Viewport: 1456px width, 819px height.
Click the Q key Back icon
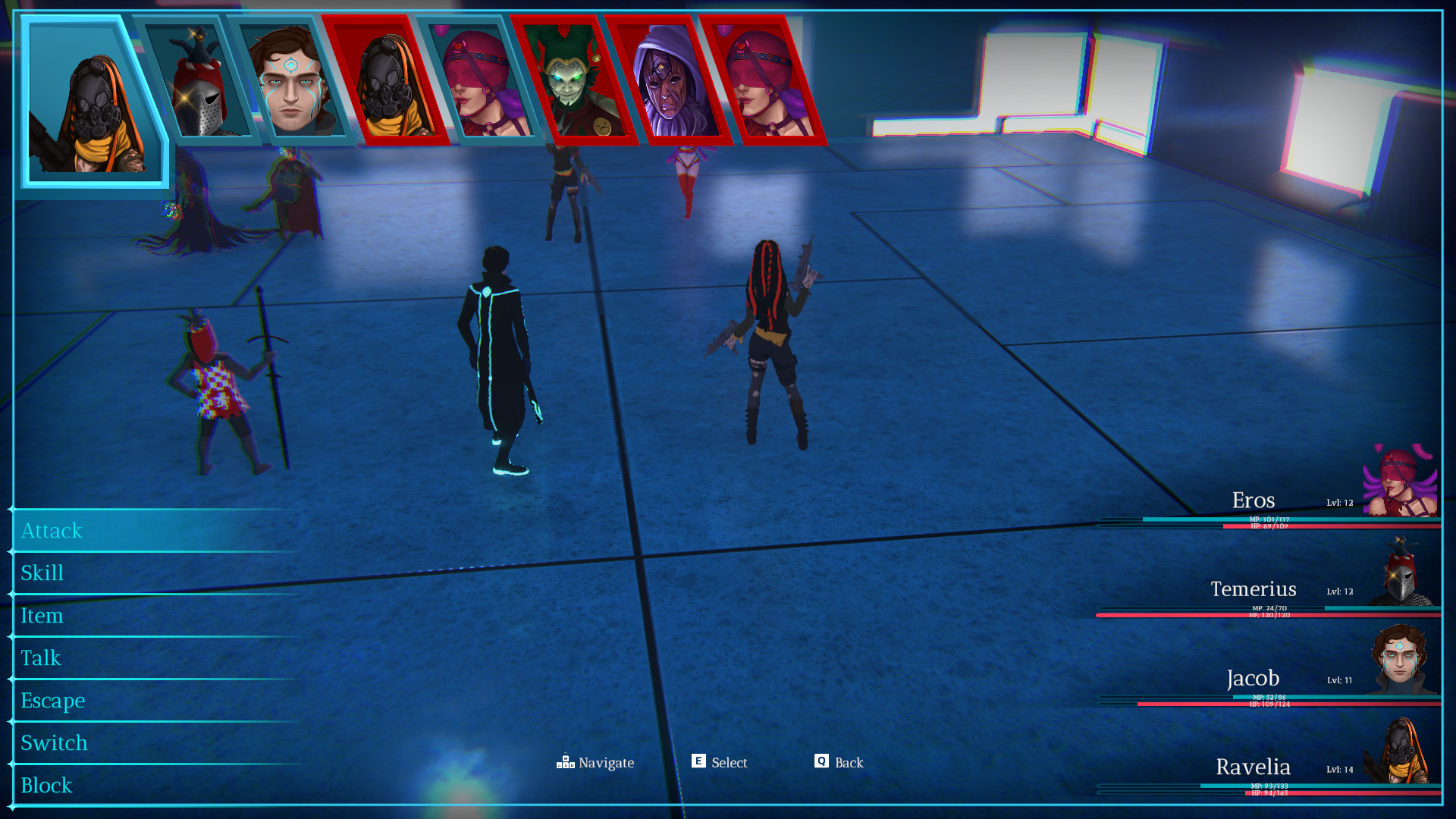(x=820, y=762)
